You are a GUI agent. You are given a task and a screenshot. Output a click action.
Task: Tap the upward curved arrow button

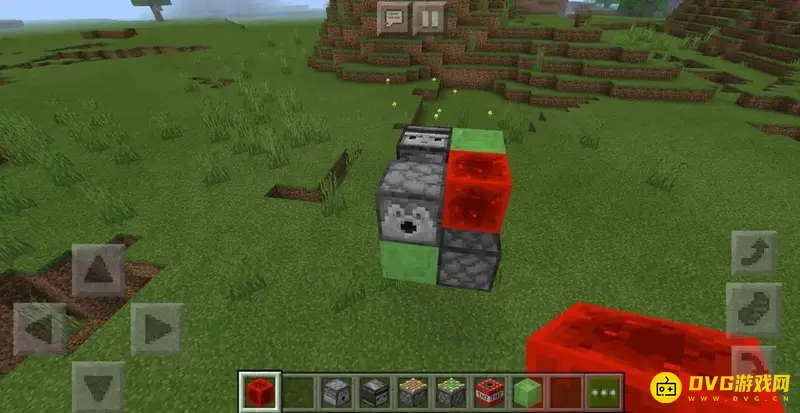click(754, 252)
